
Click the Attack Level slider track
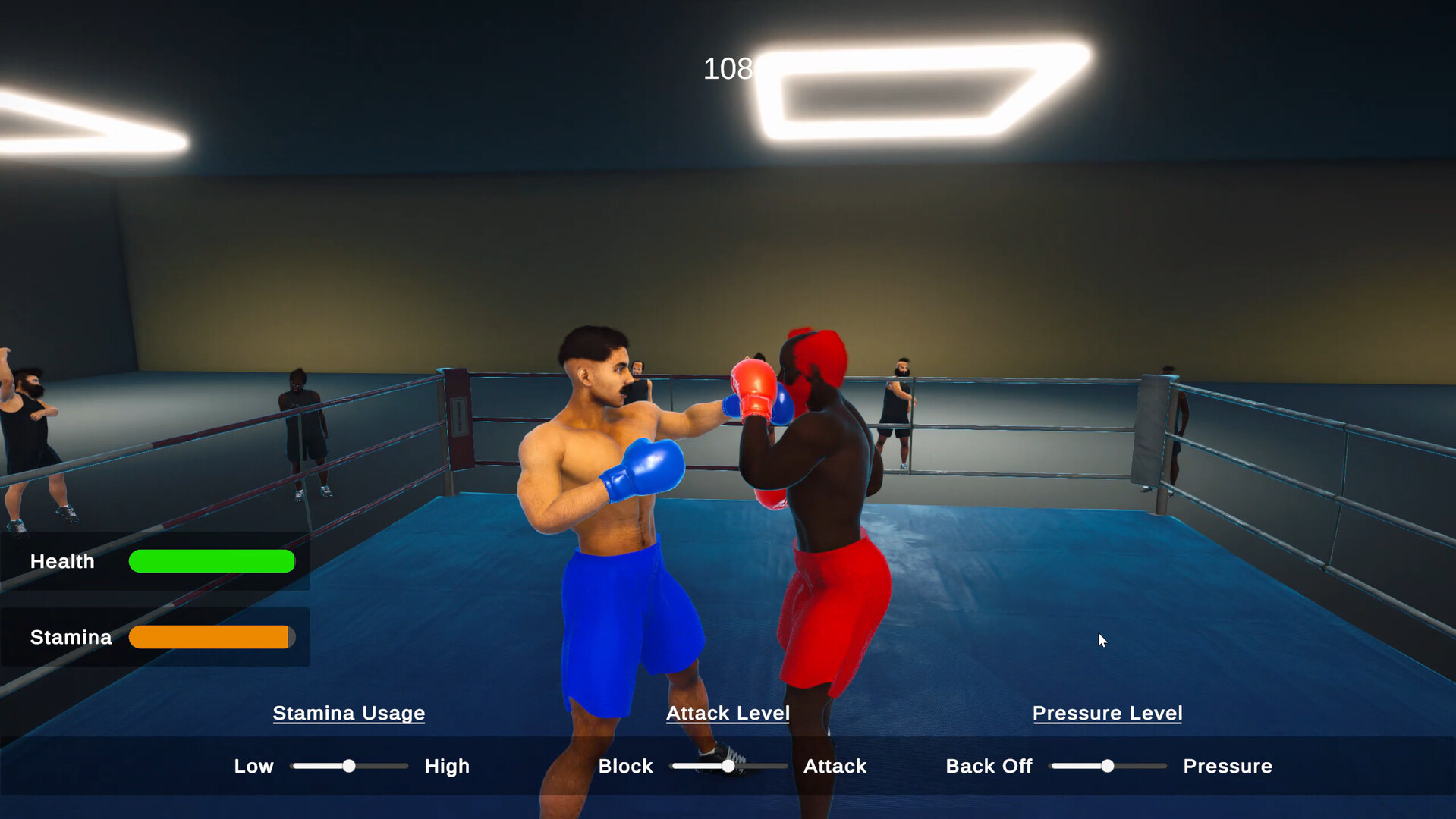(766, 766)
